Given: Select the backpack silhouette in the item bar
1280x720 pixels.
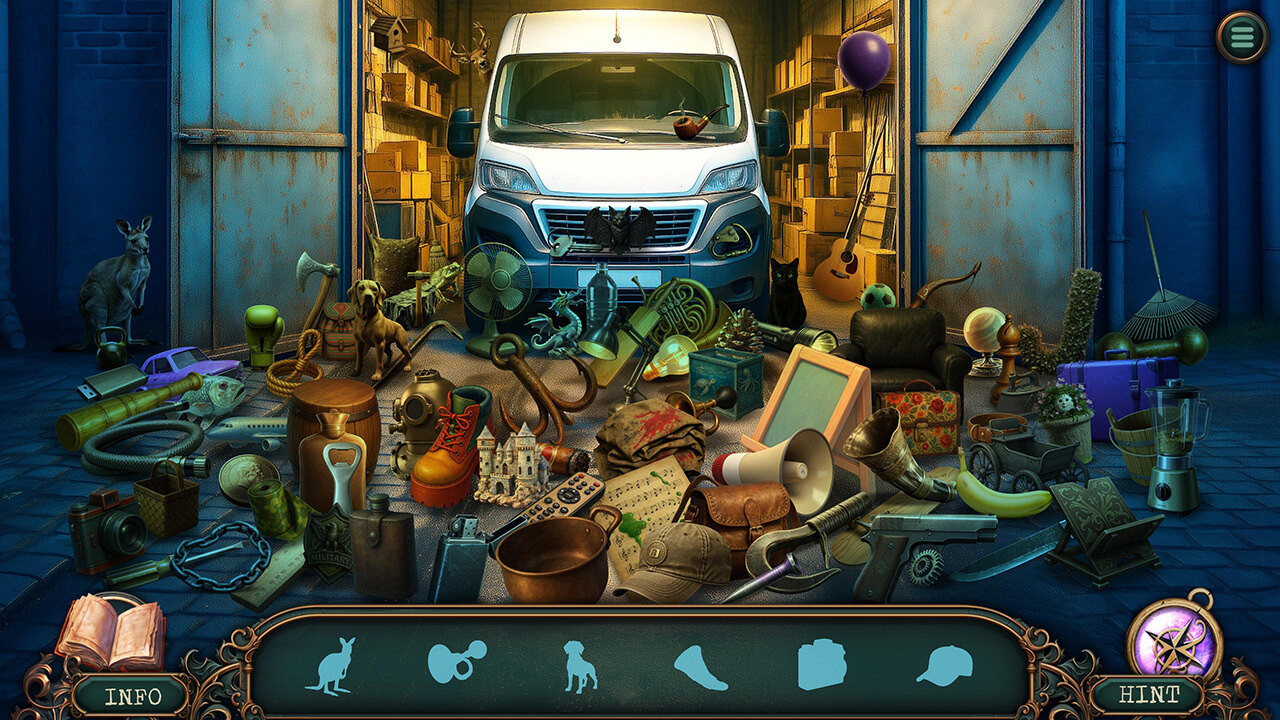Looking at the screenshot, I should point(822,664).
